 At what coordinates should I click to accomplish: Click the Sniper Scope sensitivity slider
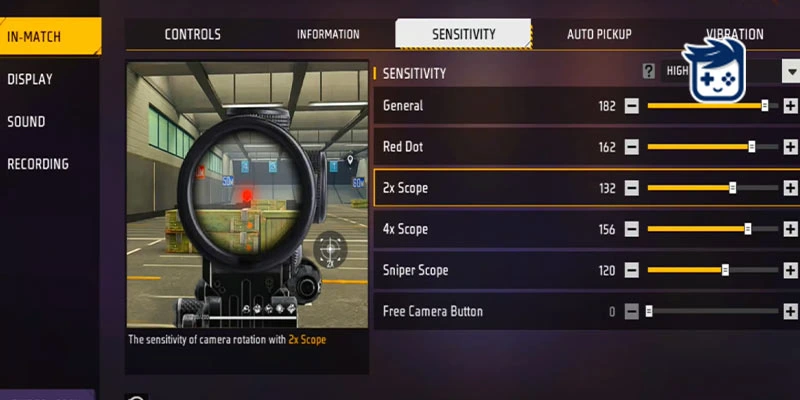[712, 270]
